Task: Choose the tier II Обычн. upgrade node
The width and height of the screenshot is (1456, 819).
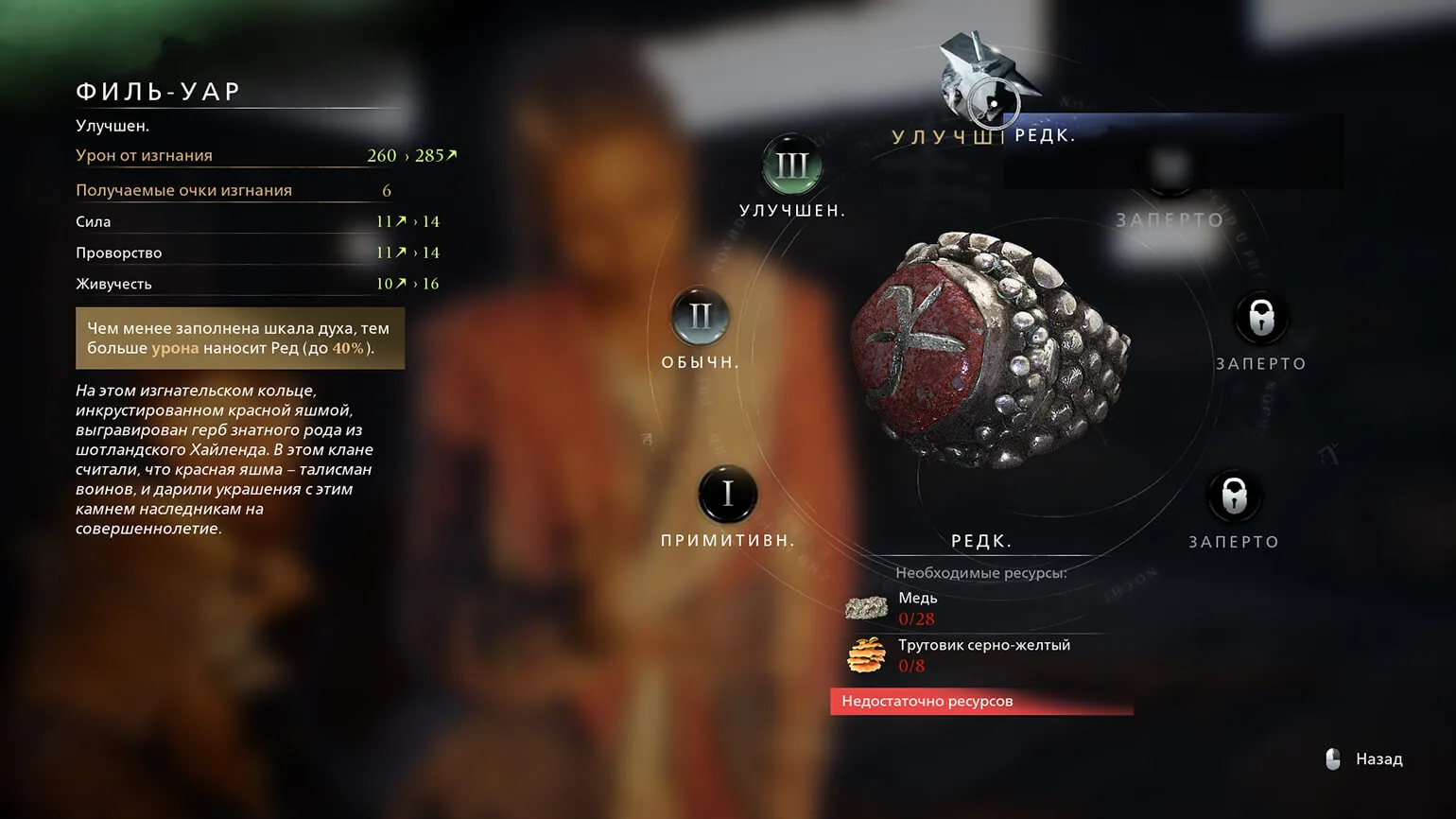Action: (x=700, y=316)
